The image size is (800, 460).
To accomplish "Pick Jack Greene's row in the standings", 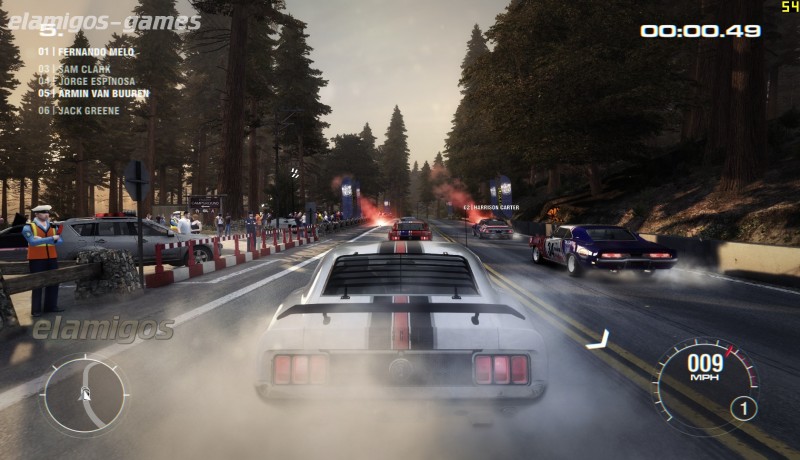I will [x=78, y=110].
